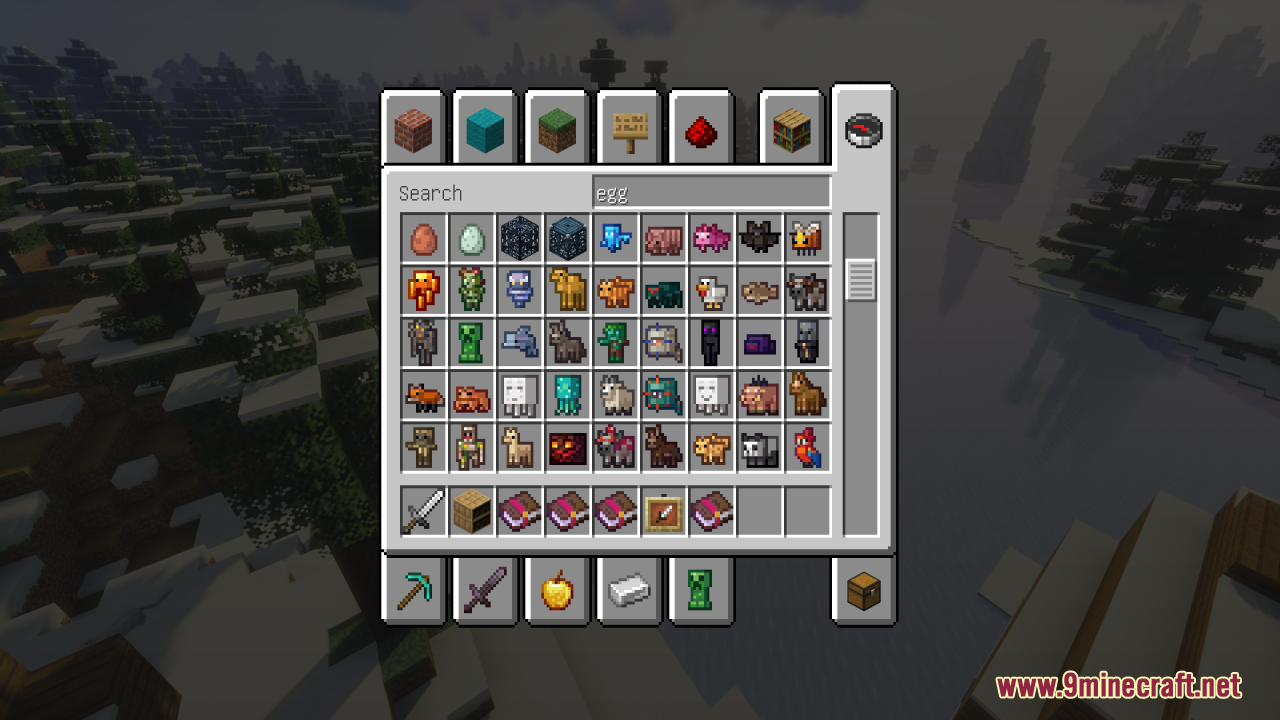Select the Bat spawn egg
The image size is (1280, 720).
pyautogui.click(x=760, y=238)
